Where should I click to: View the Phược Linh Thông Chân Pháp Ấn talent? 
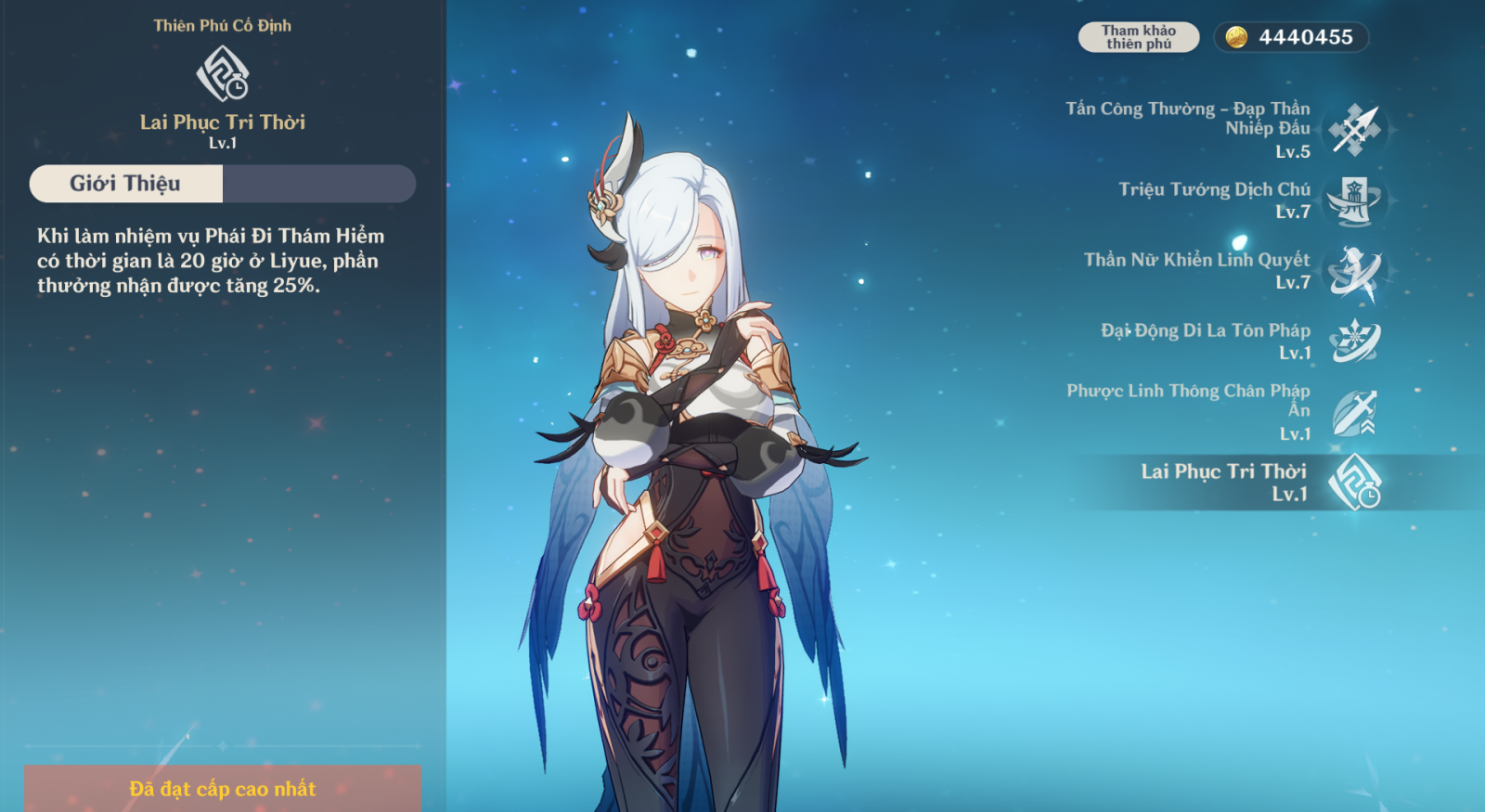(x=1354, y=412)
